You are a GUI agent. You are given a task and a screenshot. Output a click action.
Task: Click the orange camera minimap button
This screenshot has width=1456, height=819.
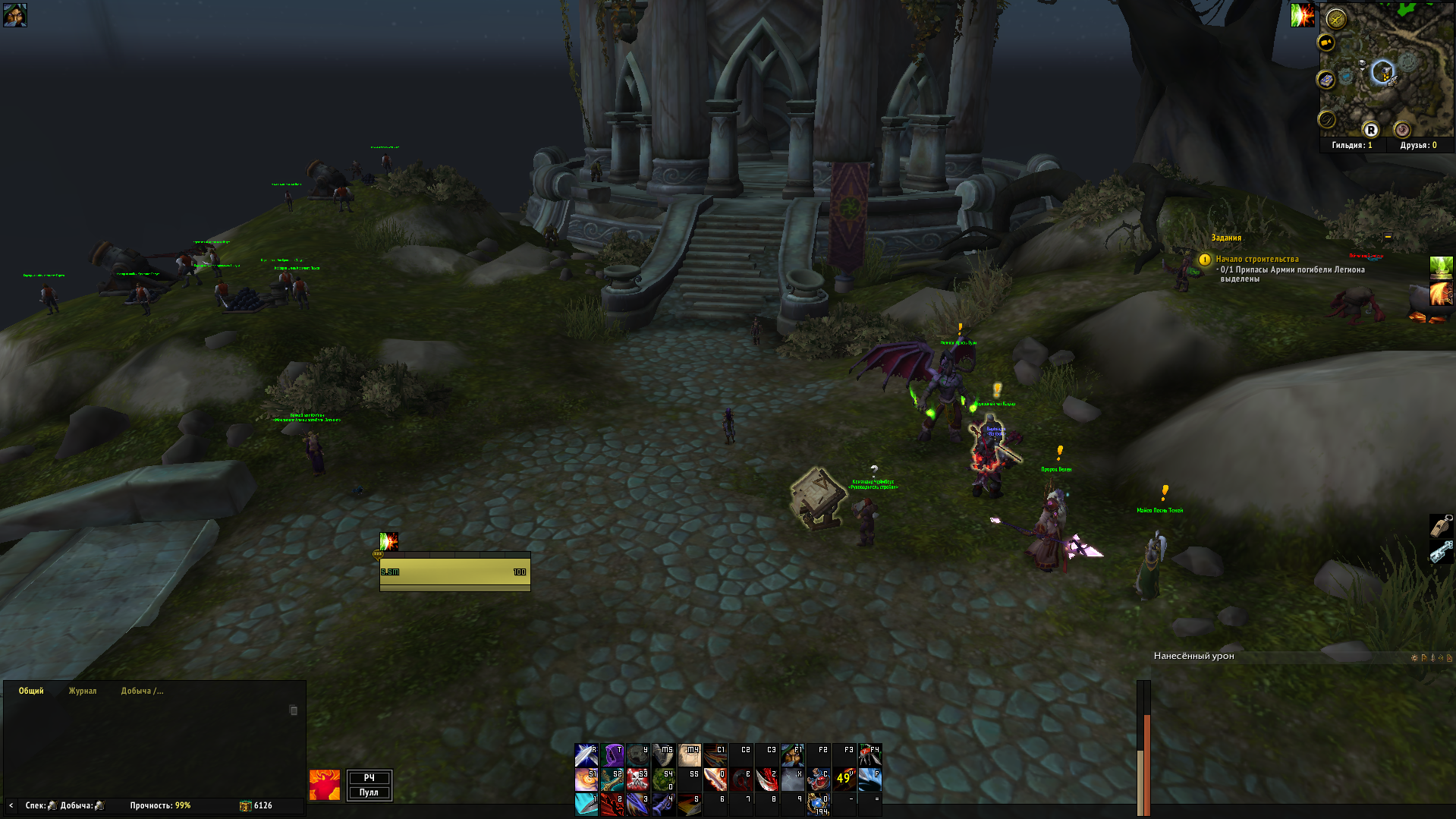click(1326, 43)
